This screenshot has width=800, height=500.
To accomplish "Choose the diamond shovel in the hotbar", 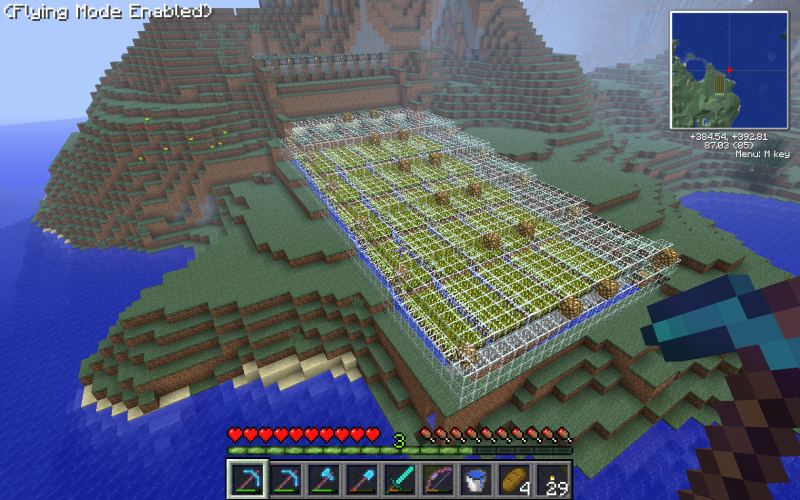I will pyautogui.click(x=362, y=479).
